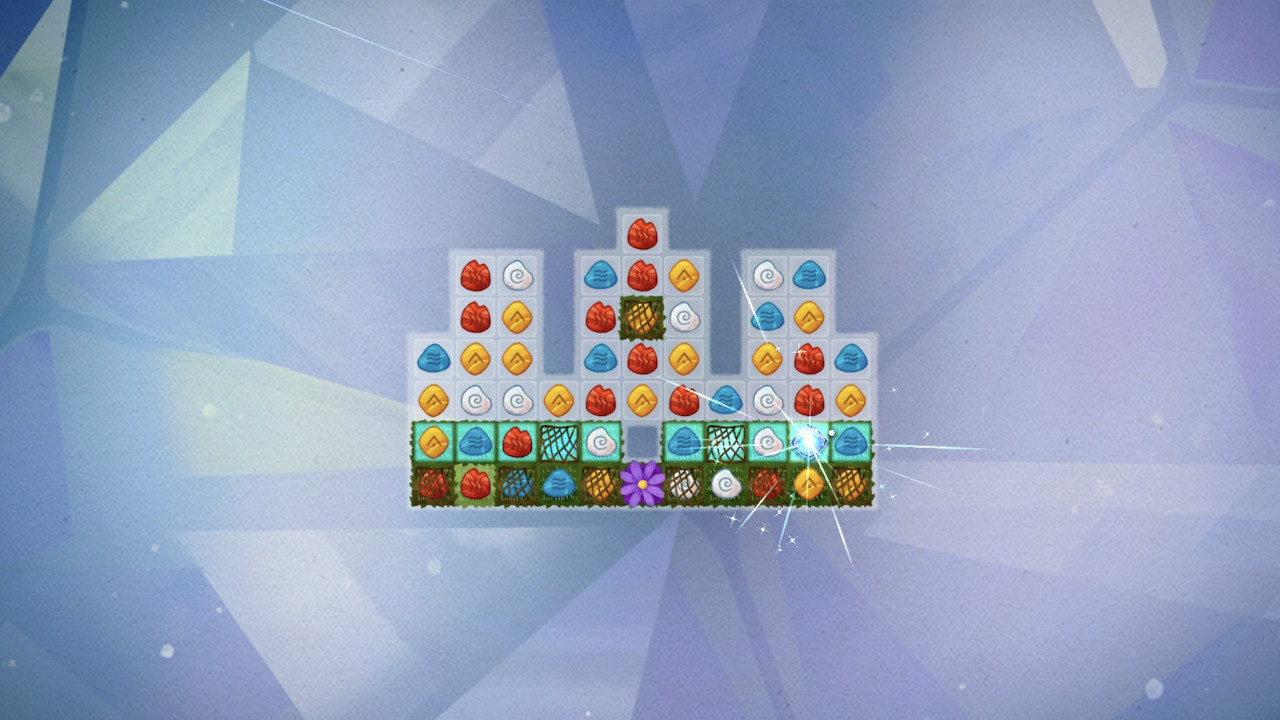
Task: Choose the red shell on the teal tile
Action: tap(516, 442)
